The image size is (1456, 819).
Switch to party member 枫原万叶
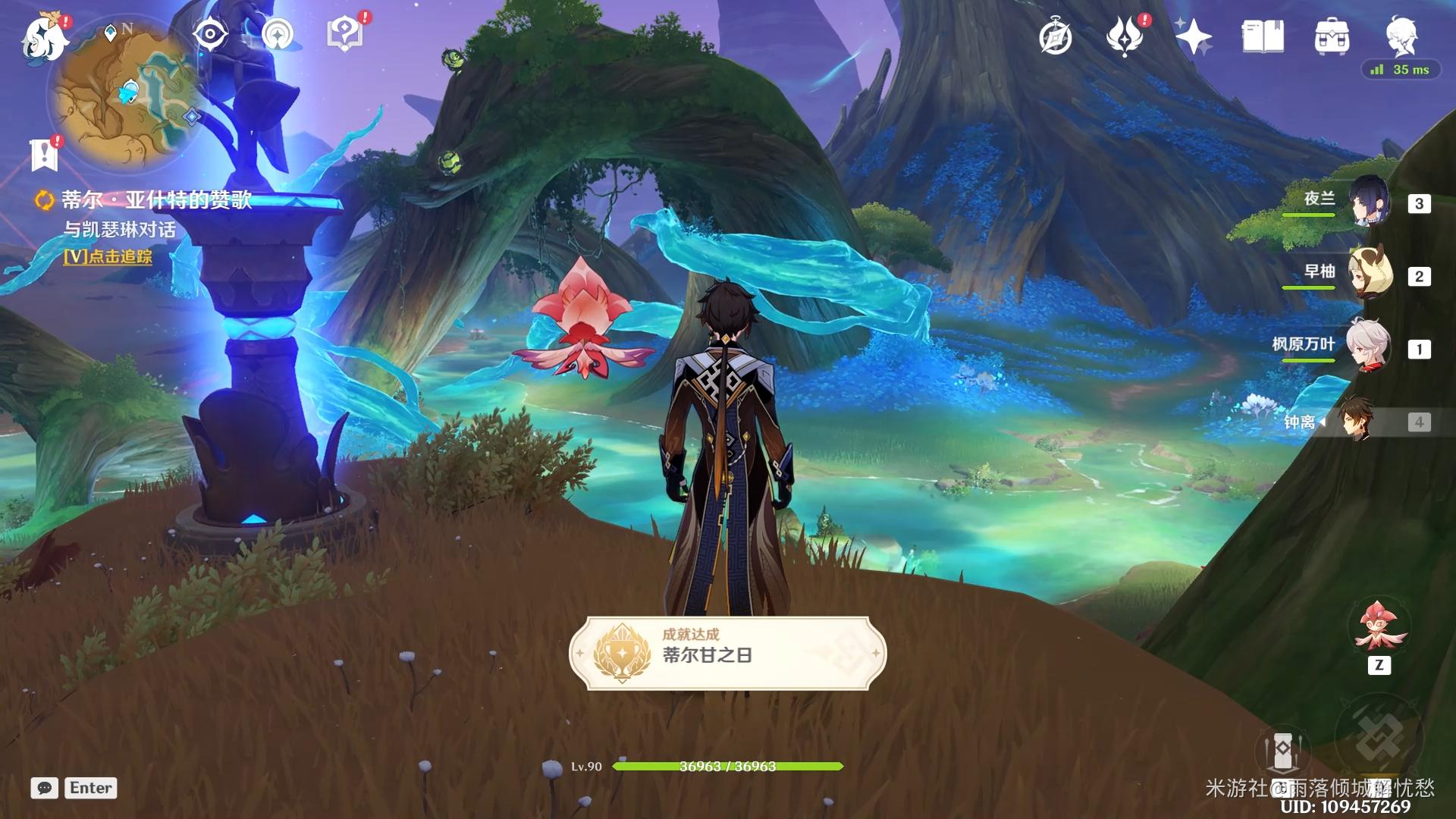(1369, 347)
